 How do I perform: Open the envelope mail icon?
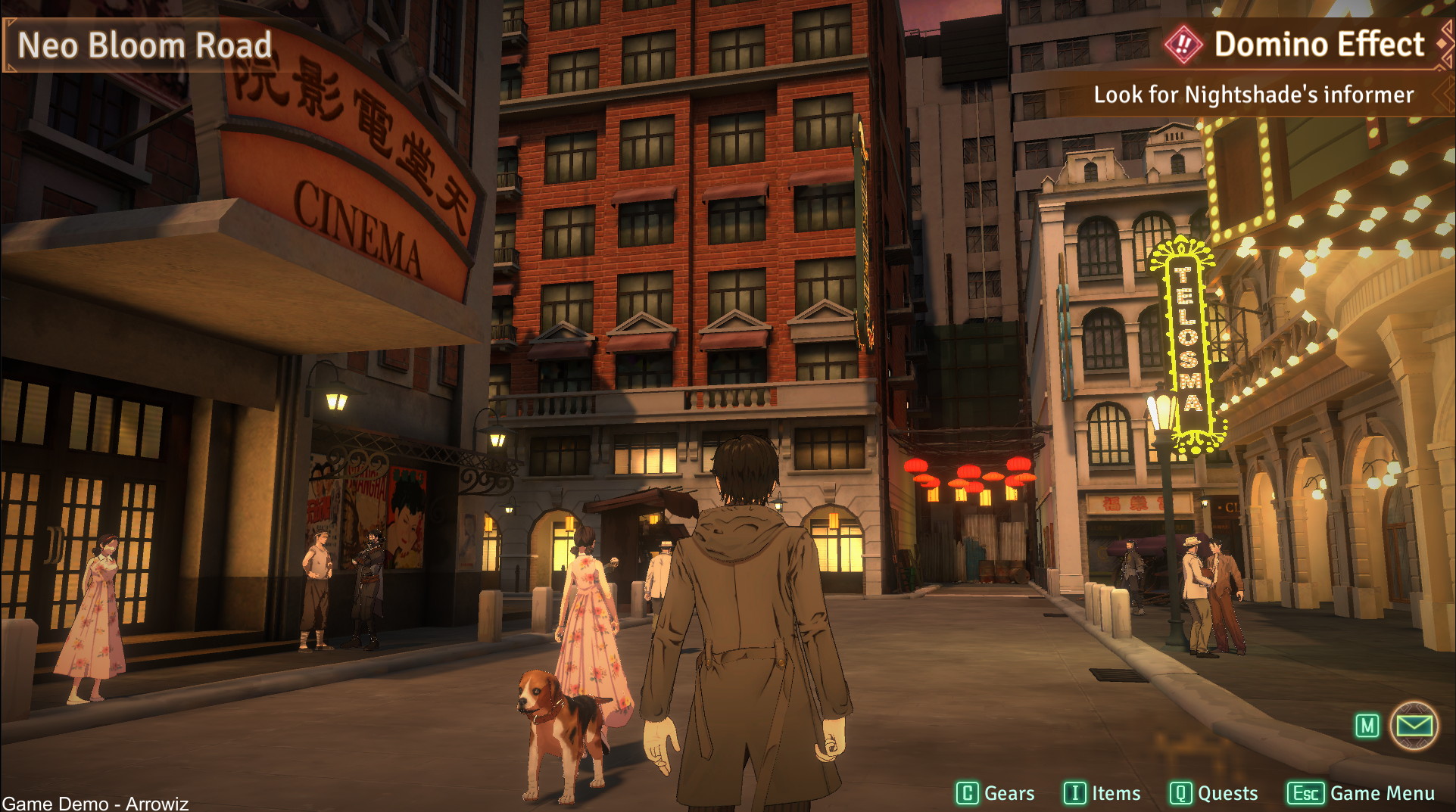(1413, 726)
